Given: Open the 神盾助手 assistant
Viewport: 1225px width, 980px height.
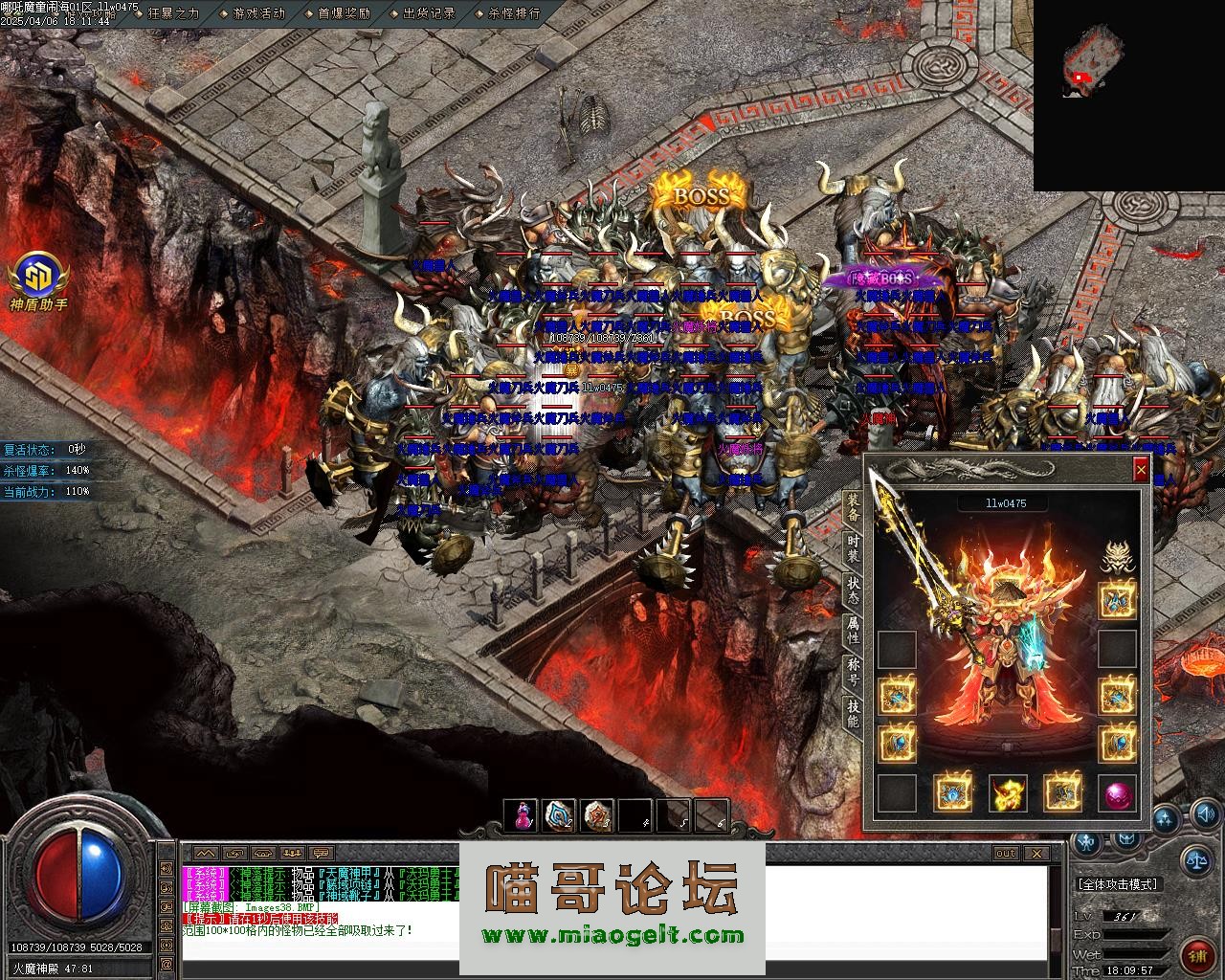Looking at the screenshot, I should pos(38,279).
